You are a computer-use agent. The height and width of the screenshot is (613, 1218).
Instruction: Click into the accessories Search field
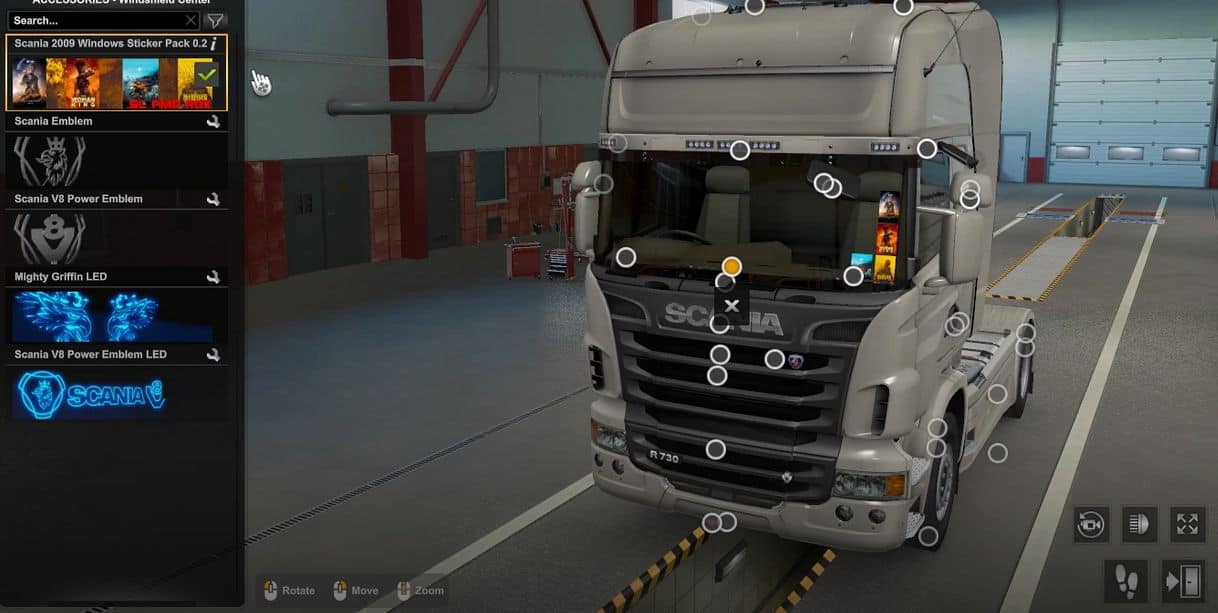point(95,20)
